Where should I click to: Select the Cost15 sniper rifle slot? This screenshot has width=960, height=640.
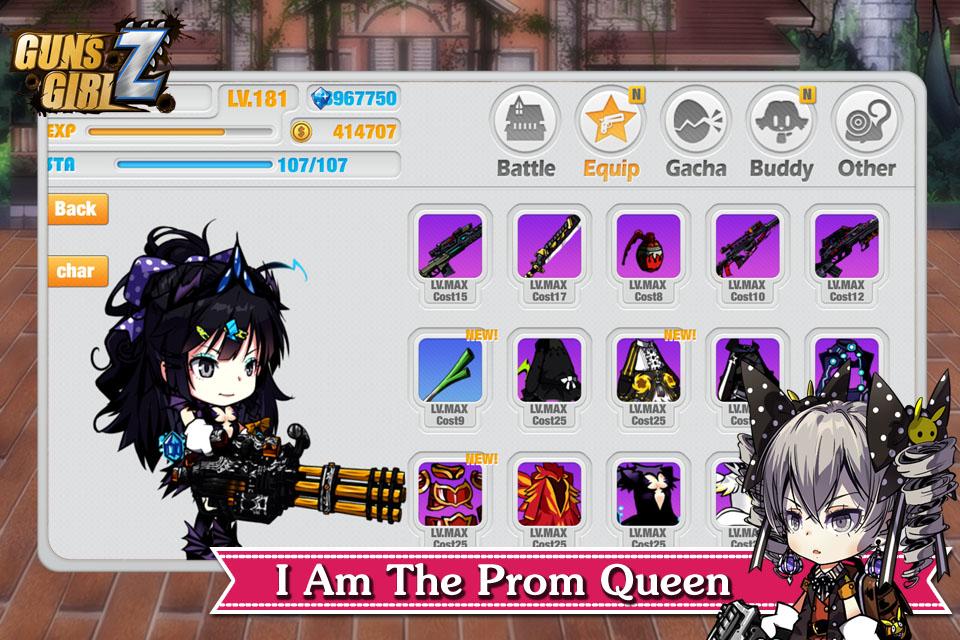coord(450,256)
